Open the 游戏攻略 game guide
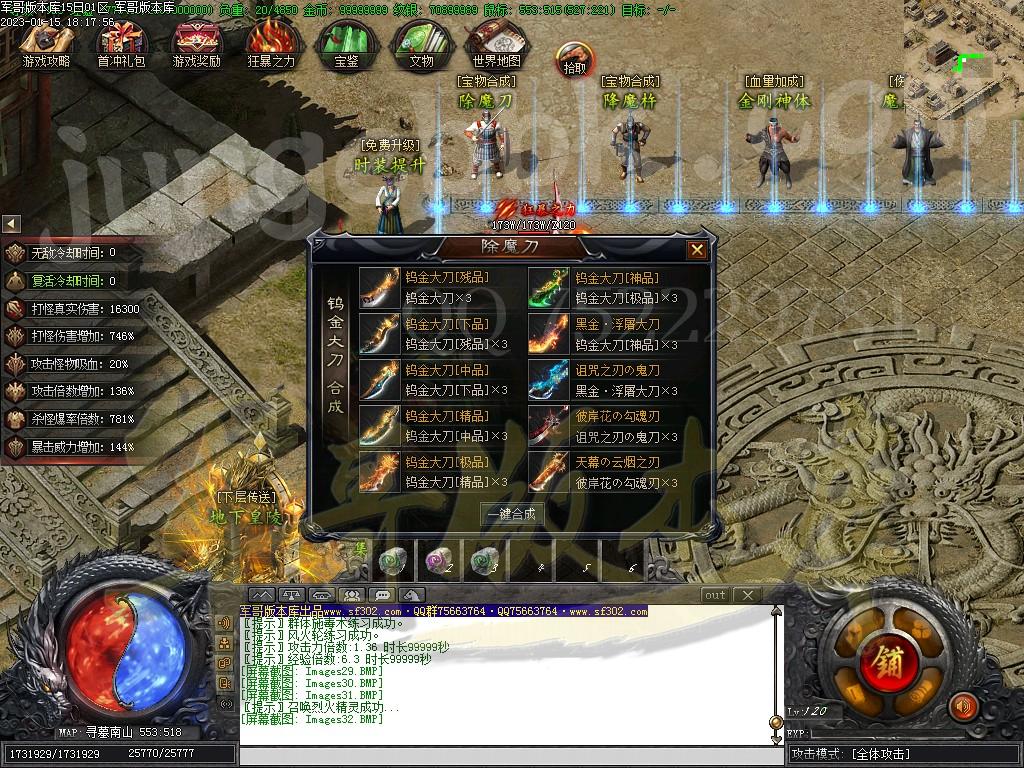This screenshot has height=768, width=1024. [46, 43]
